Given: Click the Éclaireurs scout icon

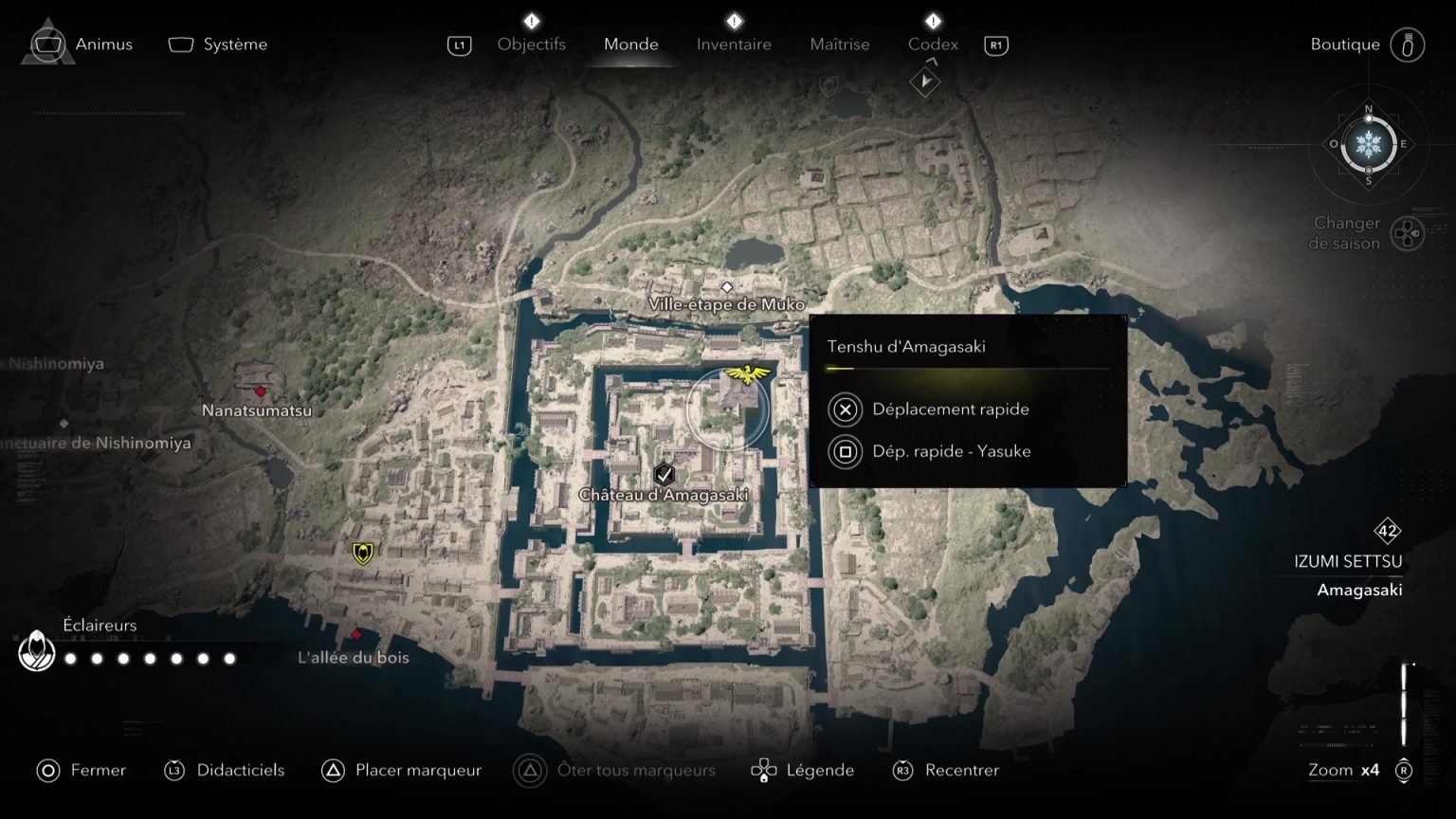Looking at the screenshot, I should (37, 651).
